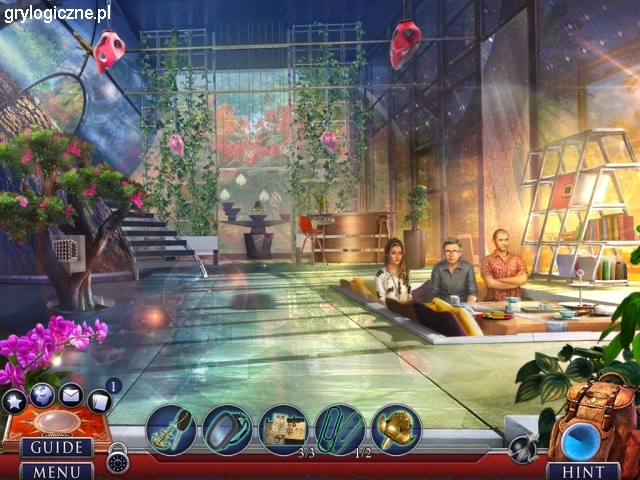Toggle the inventory padlock
This screenshot has width=640, height=480.
pyautogui.click(x=118, y=461)
